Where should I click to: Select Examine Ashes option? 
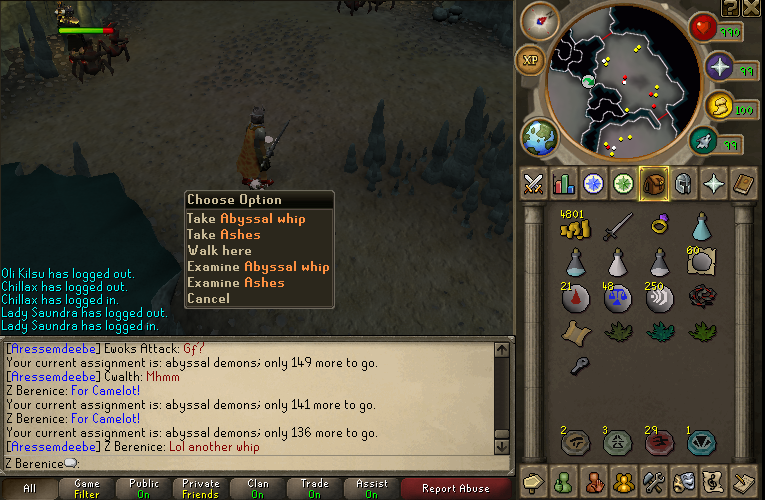pyautogui.click(x=236, y=282)
